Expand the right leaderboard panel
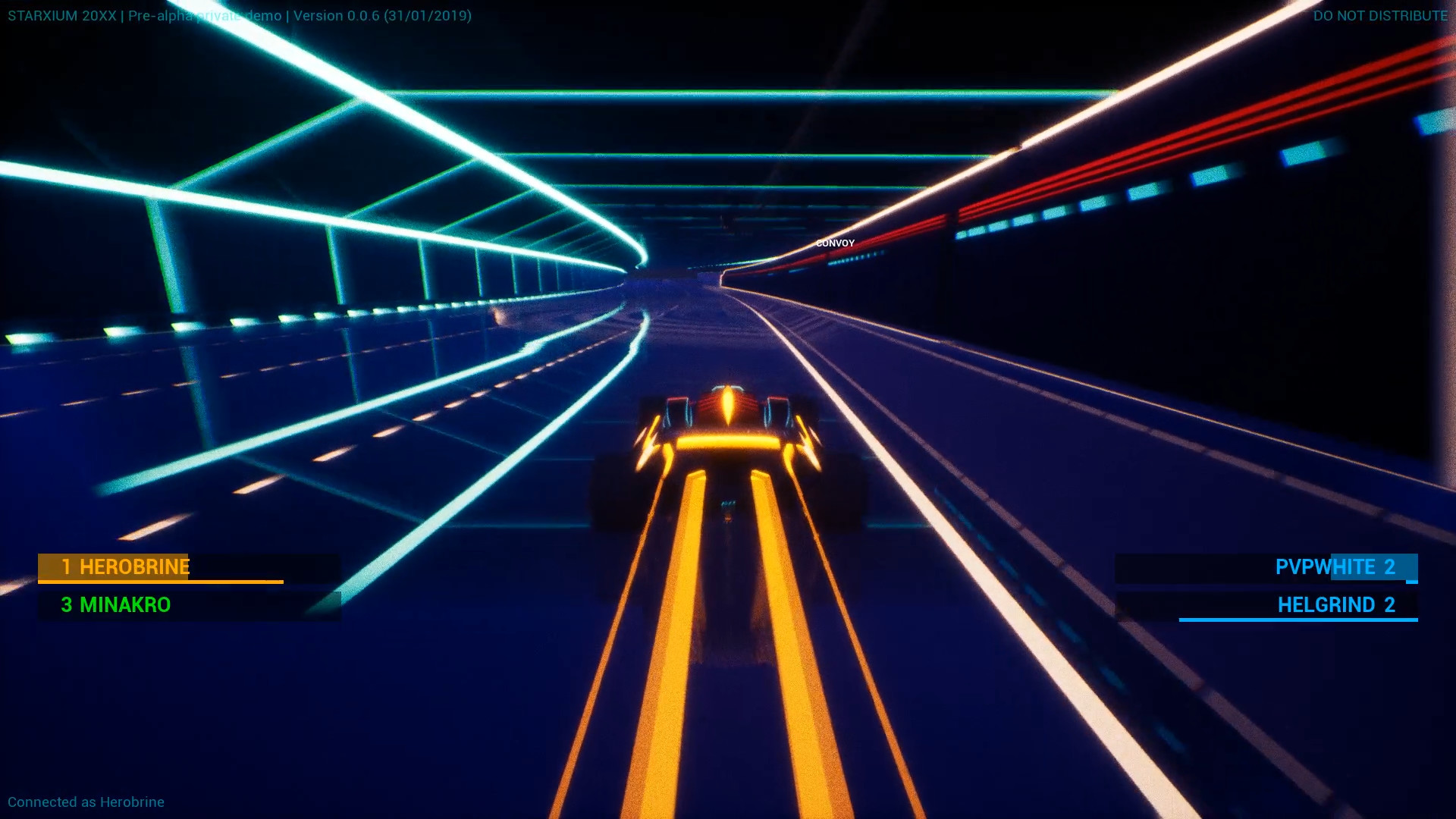This screenshot has height=819, width=1456. [x=1266, y=586]
